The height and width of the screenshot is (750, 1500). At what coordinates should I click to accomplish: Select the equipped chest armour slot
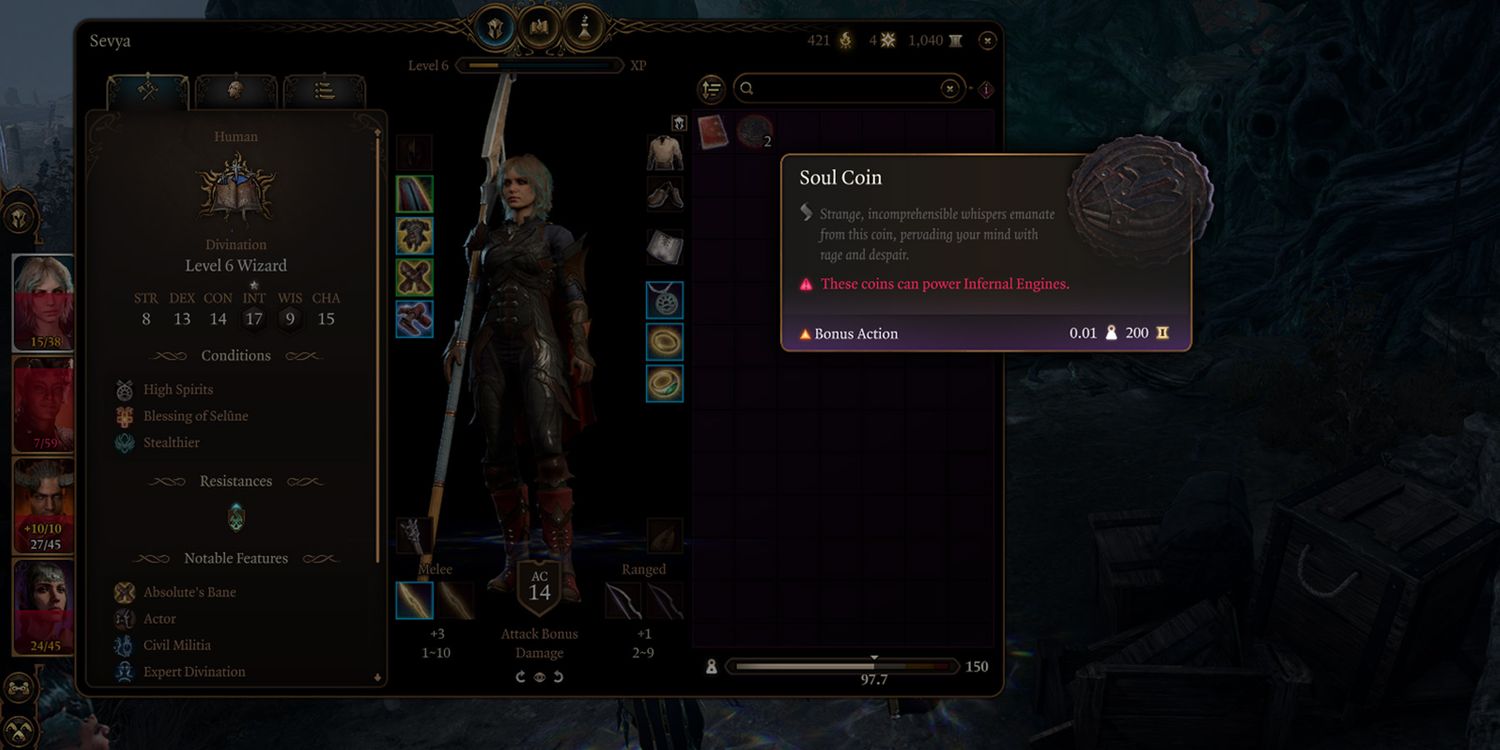tap(414, 236)
